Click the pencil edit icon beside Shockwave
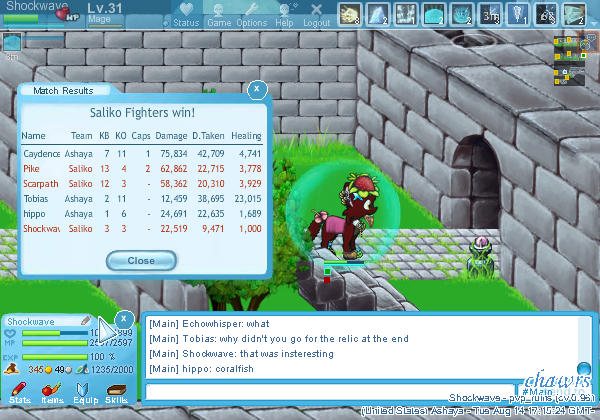The image size is (600, 420). (x=86, y=321)
